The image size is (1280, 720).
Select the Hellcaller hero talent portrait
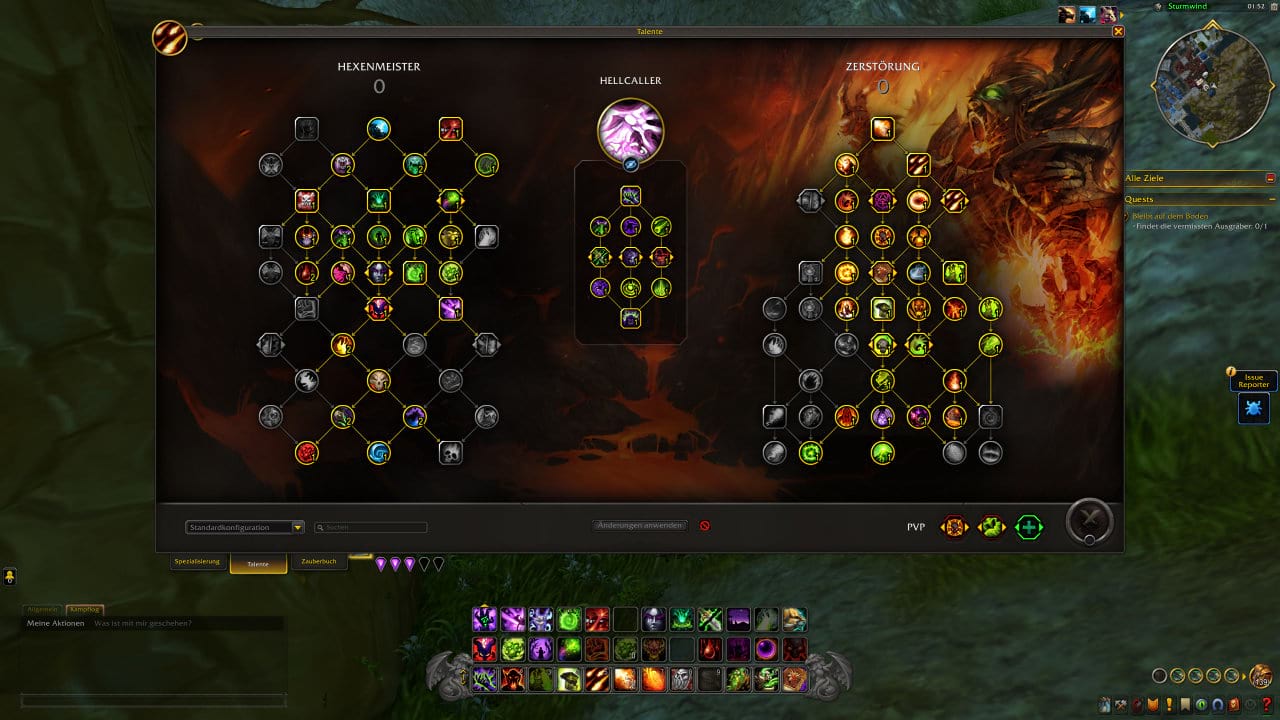[x=630, y=130]
